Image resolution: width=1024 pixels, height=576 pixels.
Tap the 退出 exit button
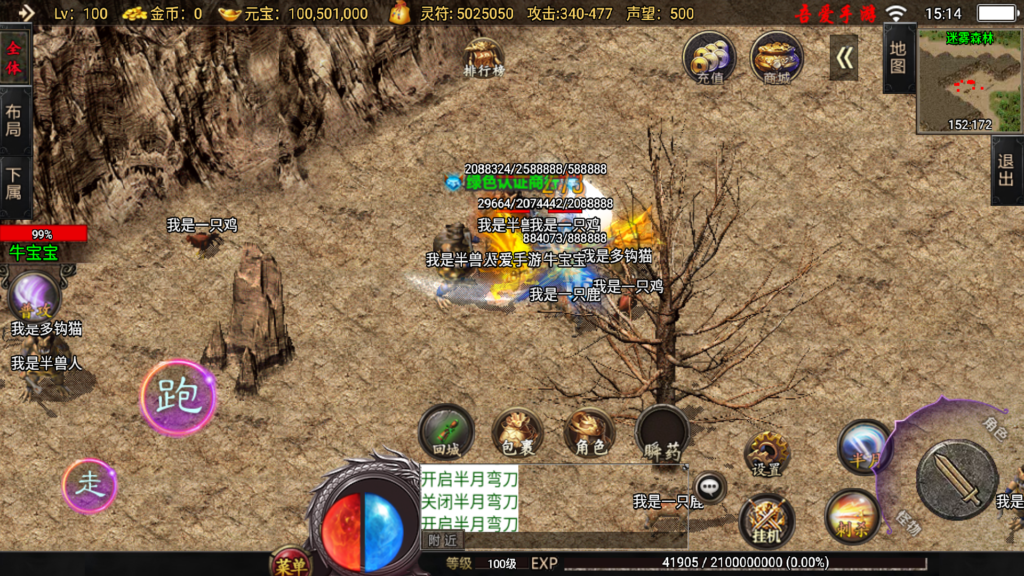[1006, 171]
